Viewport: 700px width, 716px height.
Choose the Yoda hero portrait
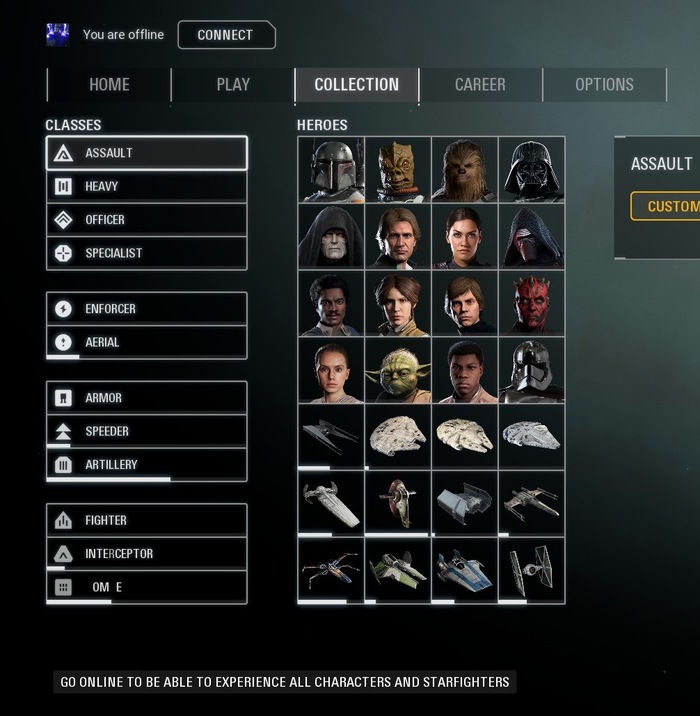(398, 370)
